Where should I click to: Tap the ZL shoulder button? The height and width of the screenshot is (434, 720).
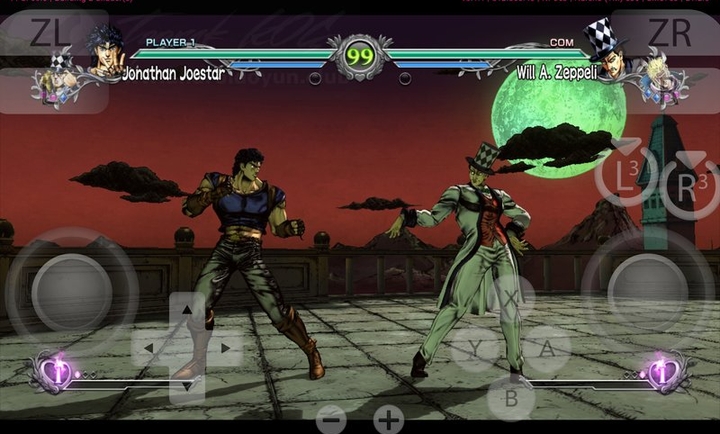50,33
